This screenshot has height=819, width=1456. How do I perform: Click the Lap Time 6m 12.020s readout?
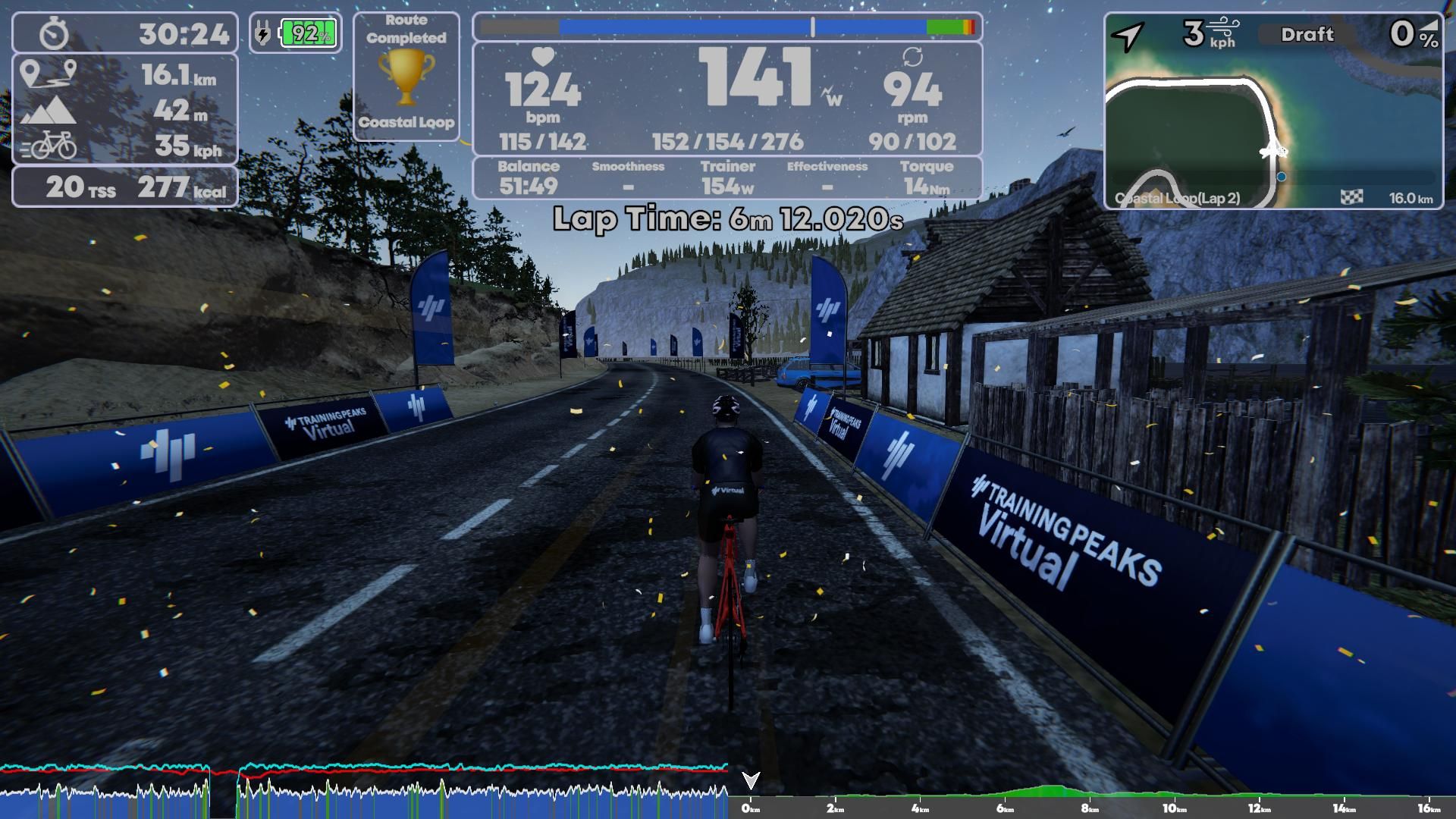728,220
